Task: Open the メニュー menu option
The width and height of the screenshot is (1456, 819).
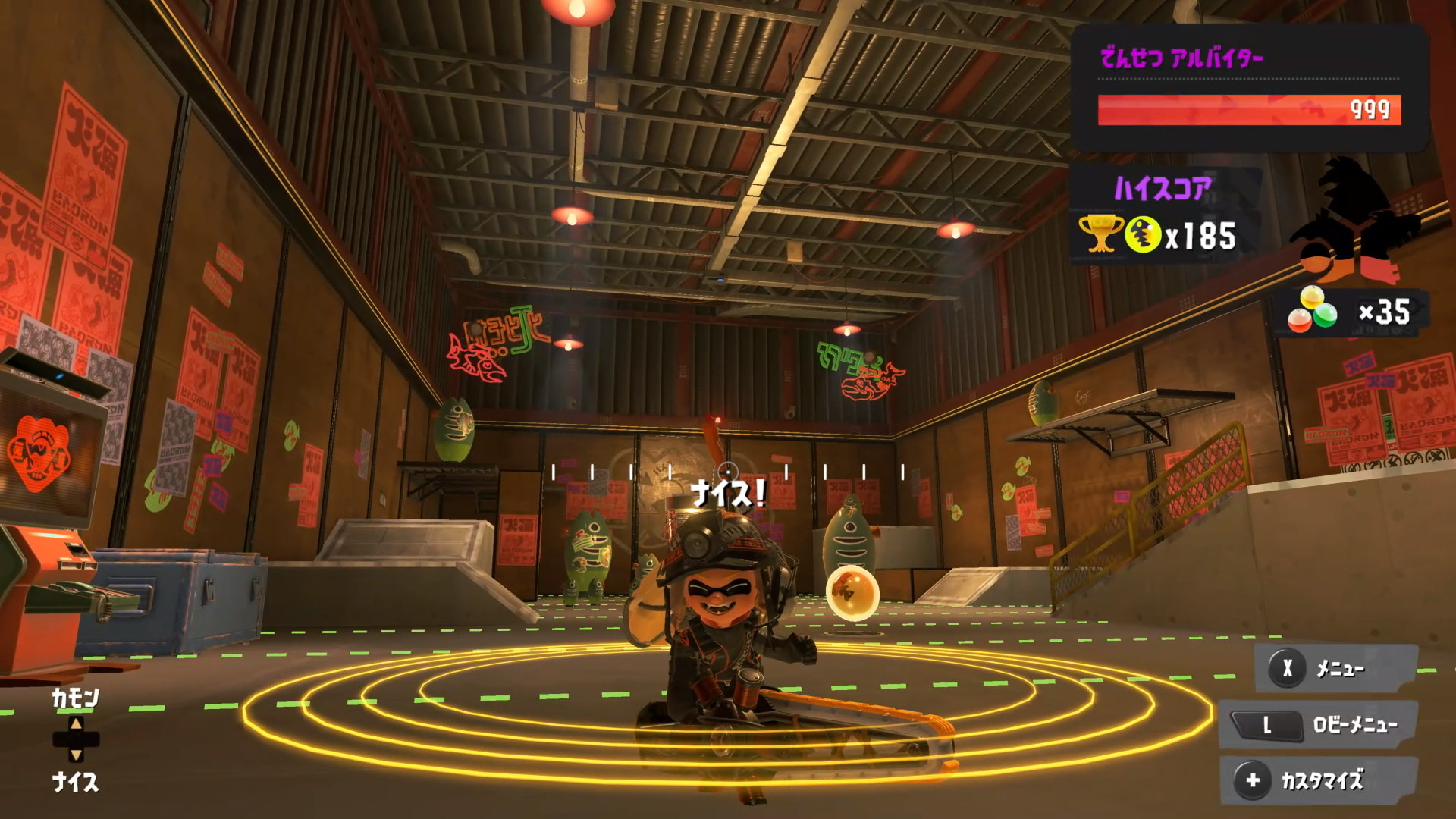Action: pyautogui.click(x=1336, y=668)
